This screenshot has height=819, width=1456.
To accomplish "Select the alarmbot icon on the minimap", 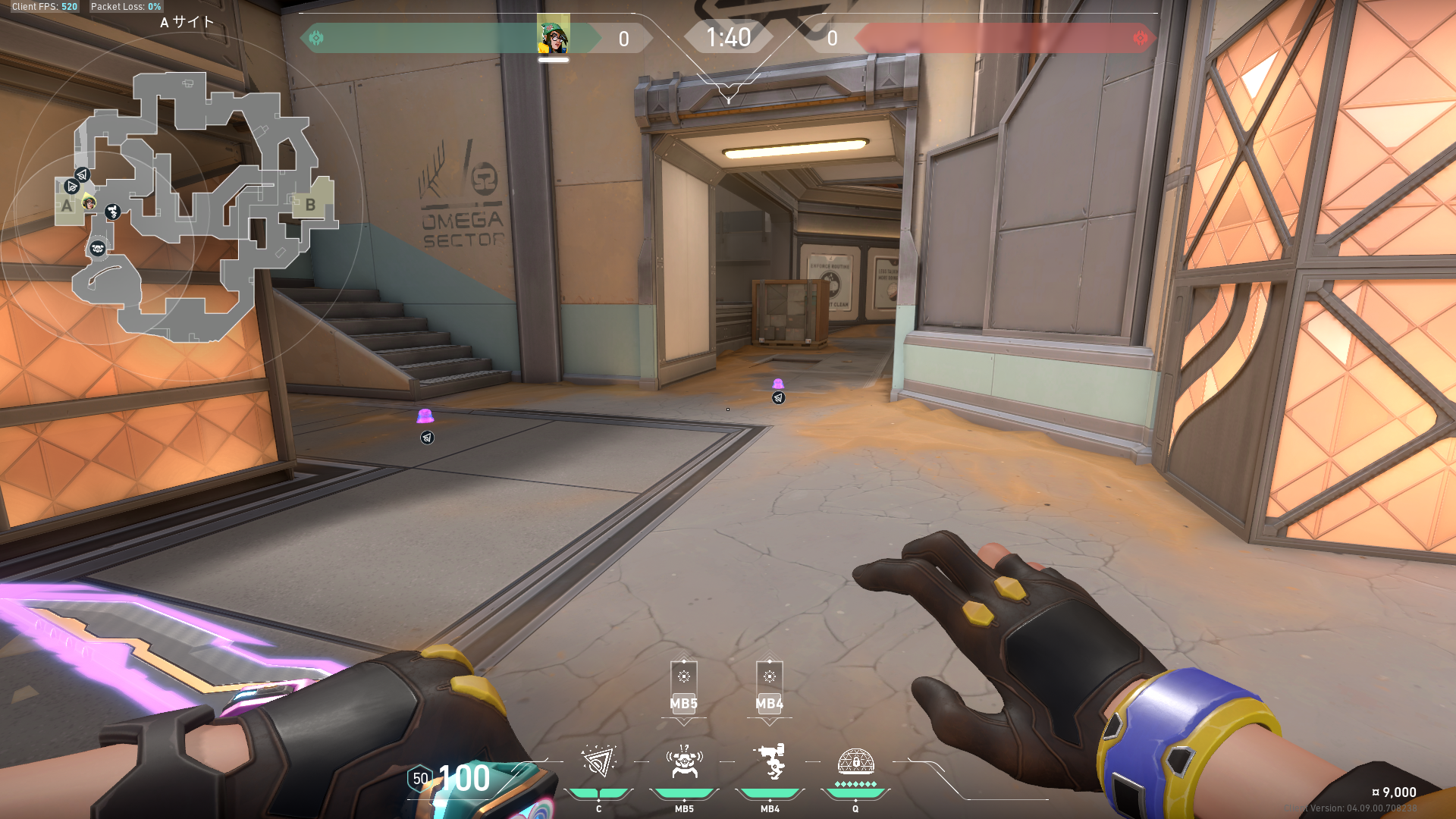I will pos(98,248).
